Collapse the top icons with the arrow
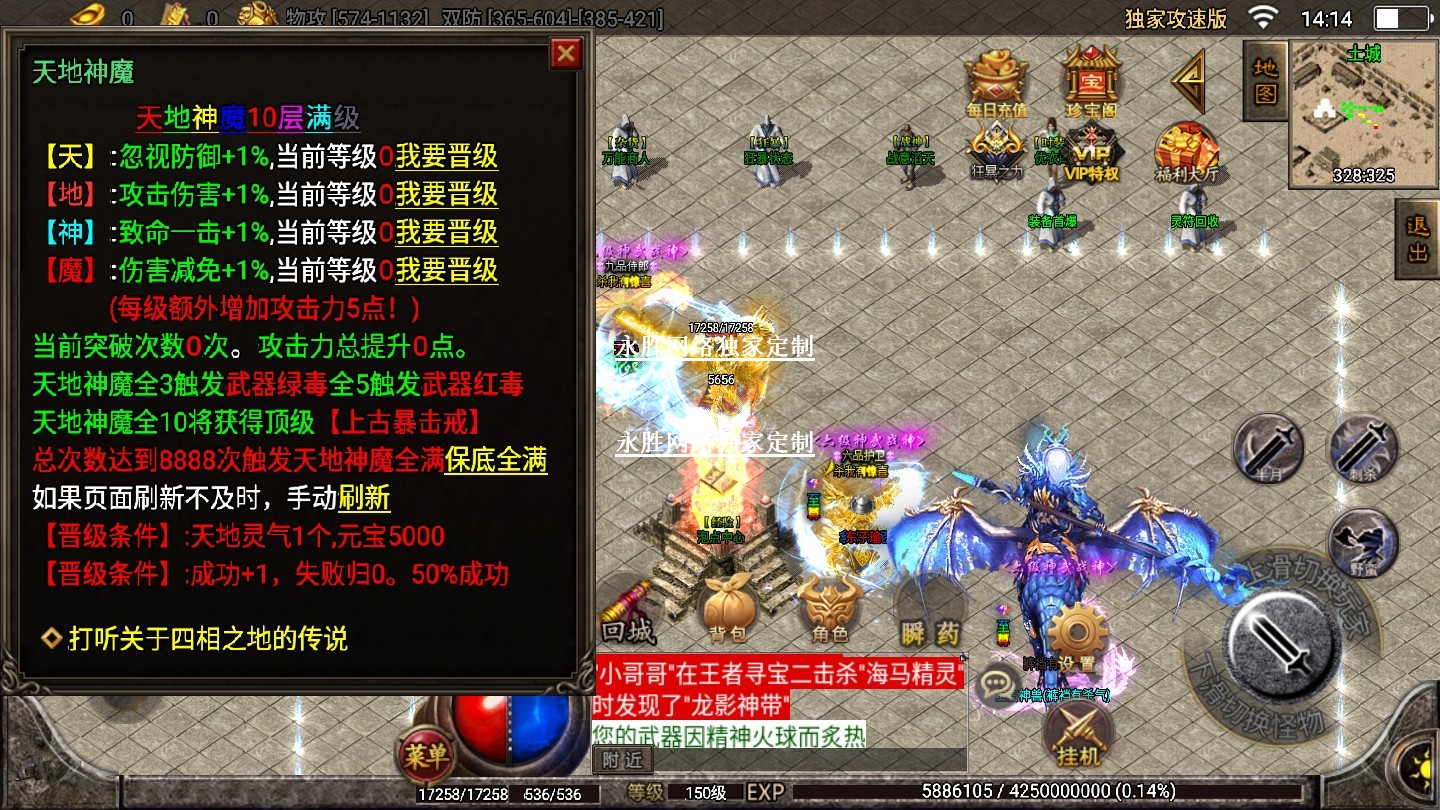 (1190, 80)
